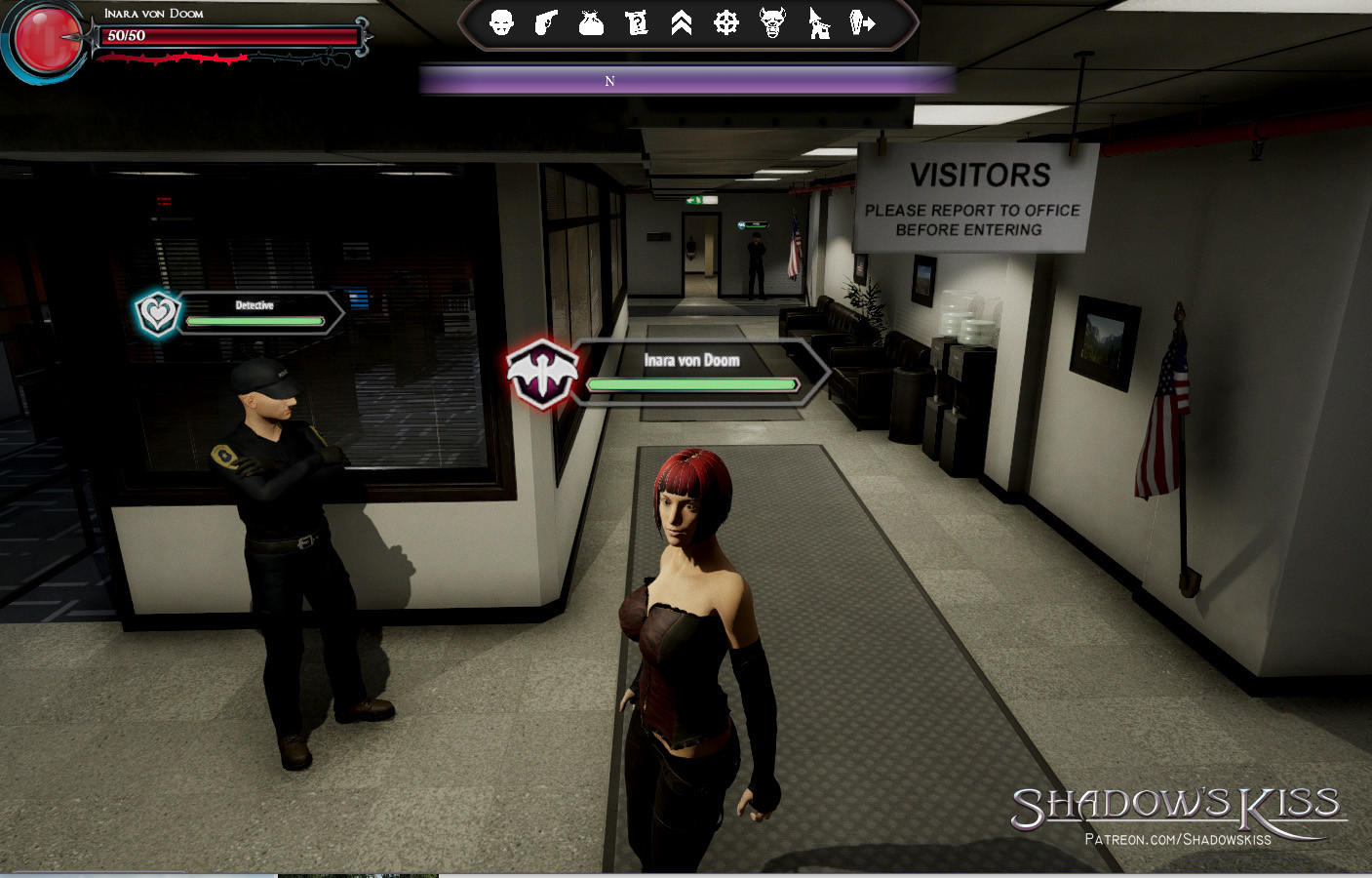This screenshot has width=1372, height=878.
Task: Select the interaction cursor icon in the toolbar
Action: 818,22
